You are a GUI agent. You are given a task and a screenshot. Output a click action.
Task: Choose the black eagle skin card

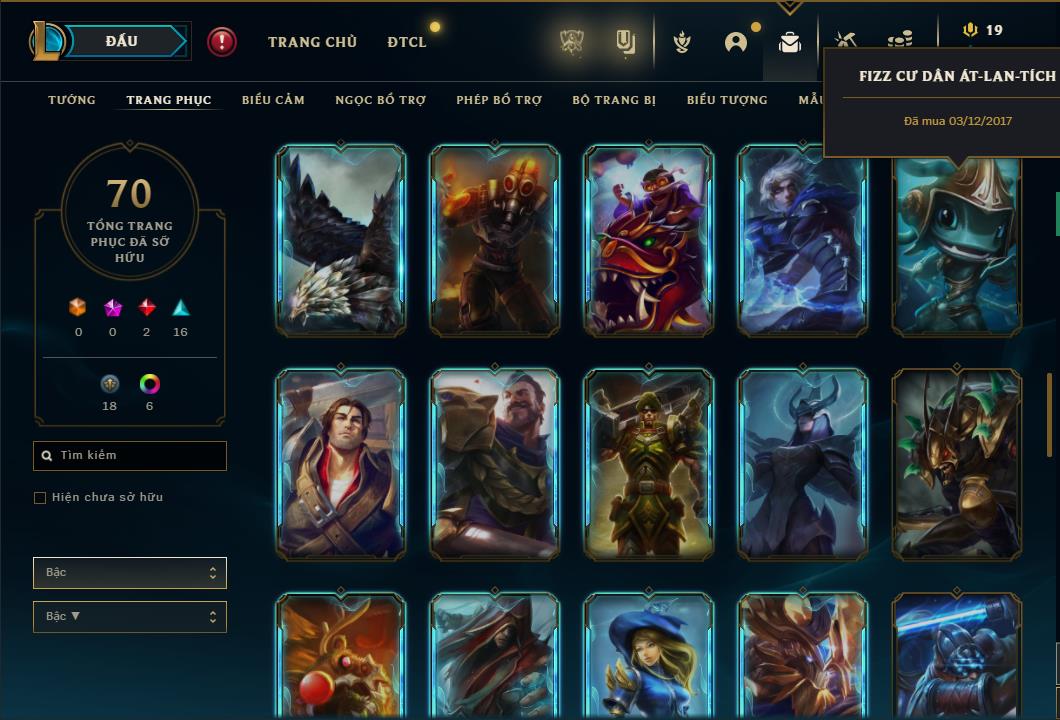tap(341, 240)
